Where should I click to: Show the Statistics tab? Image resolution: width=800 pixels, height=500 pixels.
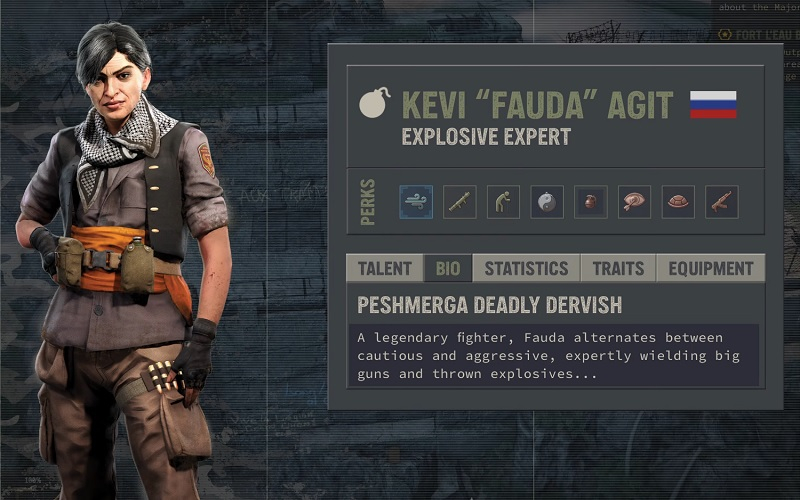526,268
